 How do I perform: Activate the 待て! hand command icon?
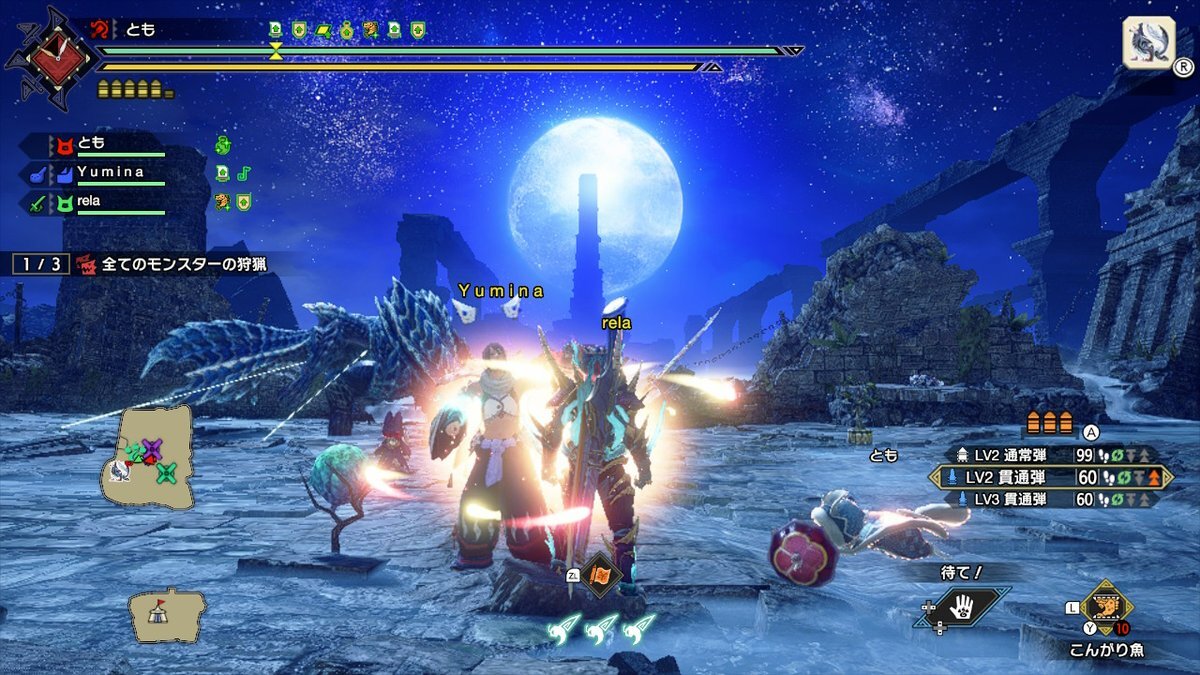[960, 608]
